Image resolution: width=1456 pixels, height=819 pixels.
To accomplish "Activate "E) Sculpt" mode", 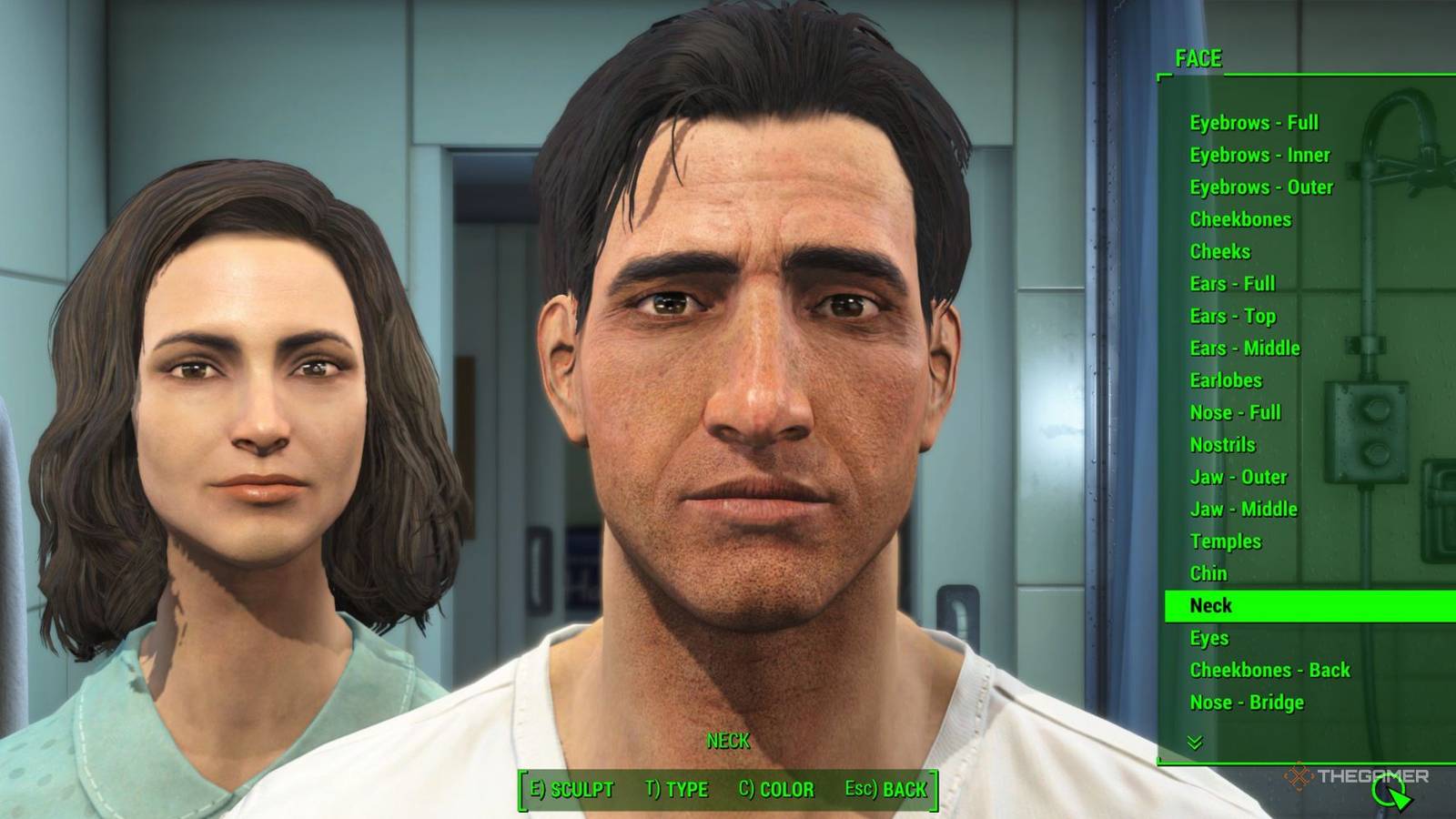I will pyautogui.click(x=574, y=790).
